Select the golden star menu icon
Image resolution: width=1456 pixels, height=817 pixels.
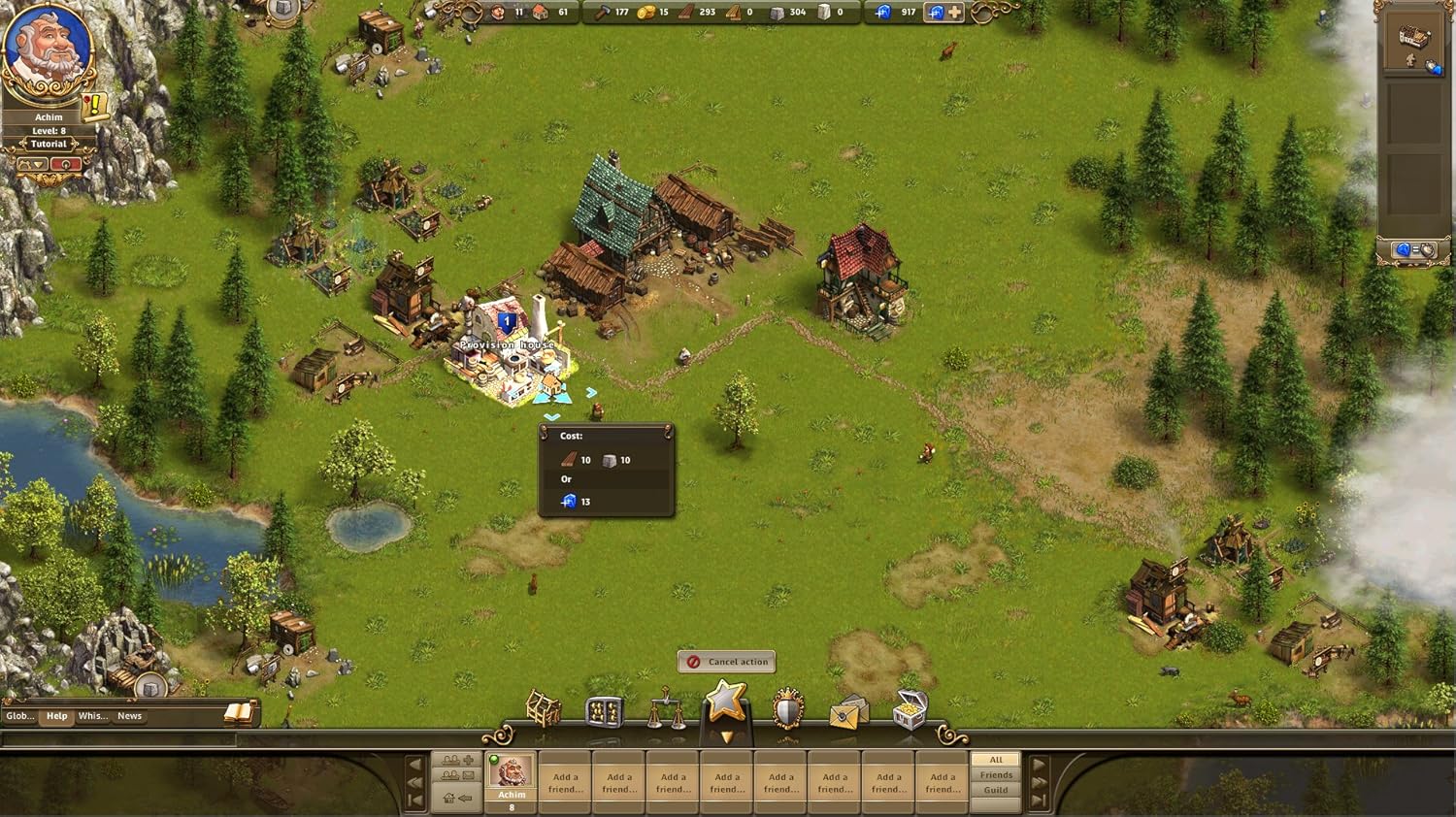[726, 701]
